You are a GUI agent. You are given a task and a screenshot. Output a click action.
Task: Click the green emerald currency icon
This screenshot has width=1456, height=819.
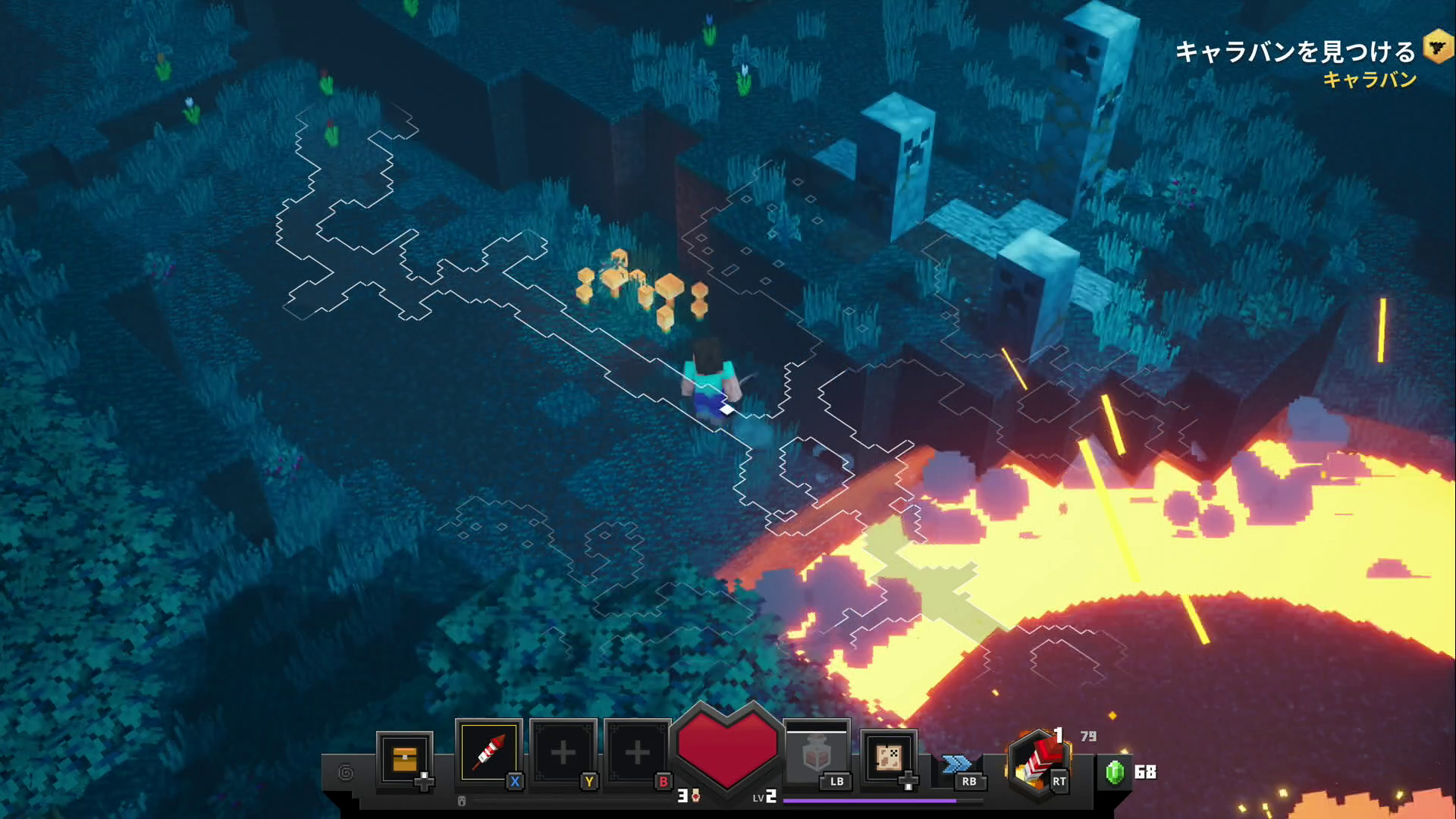[x=1114, y=772]
